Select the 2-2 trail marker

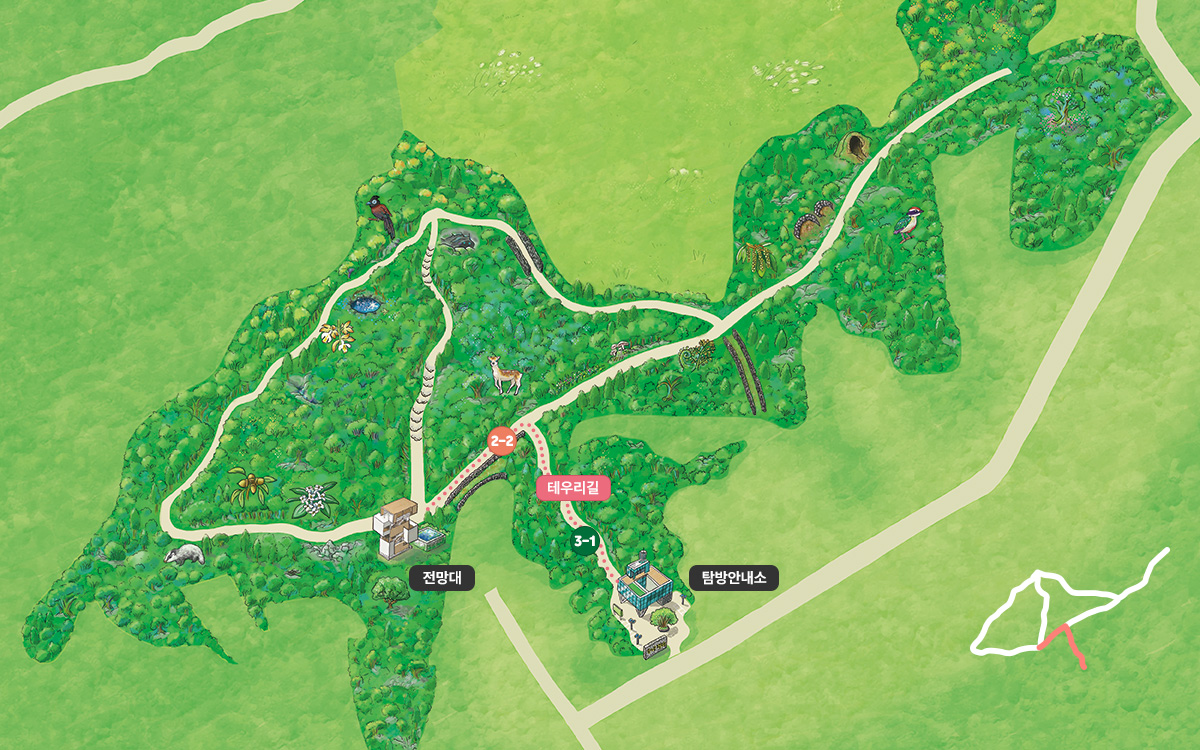502,440
